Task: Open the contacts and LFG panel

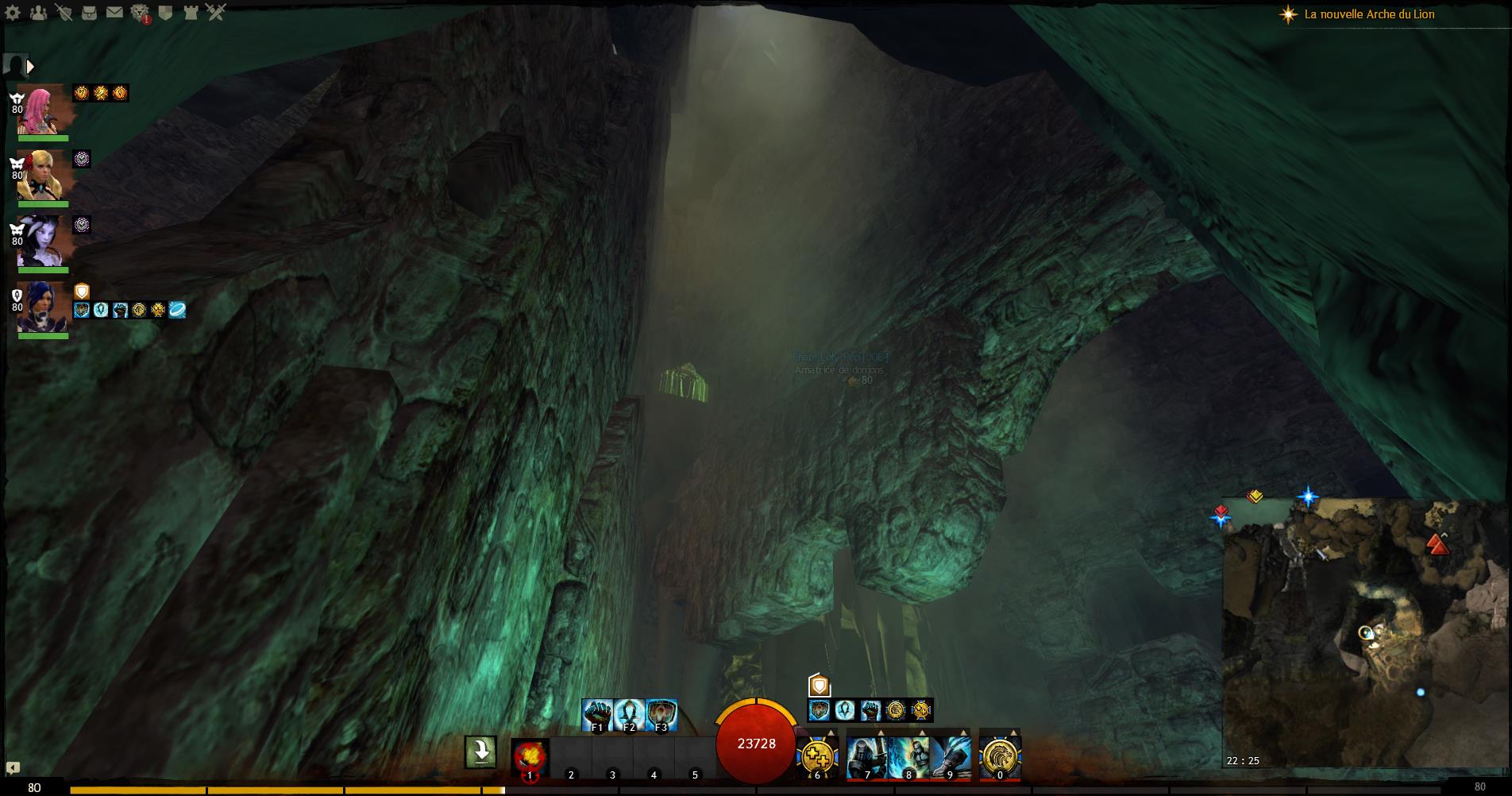Action: click(37, 13)
